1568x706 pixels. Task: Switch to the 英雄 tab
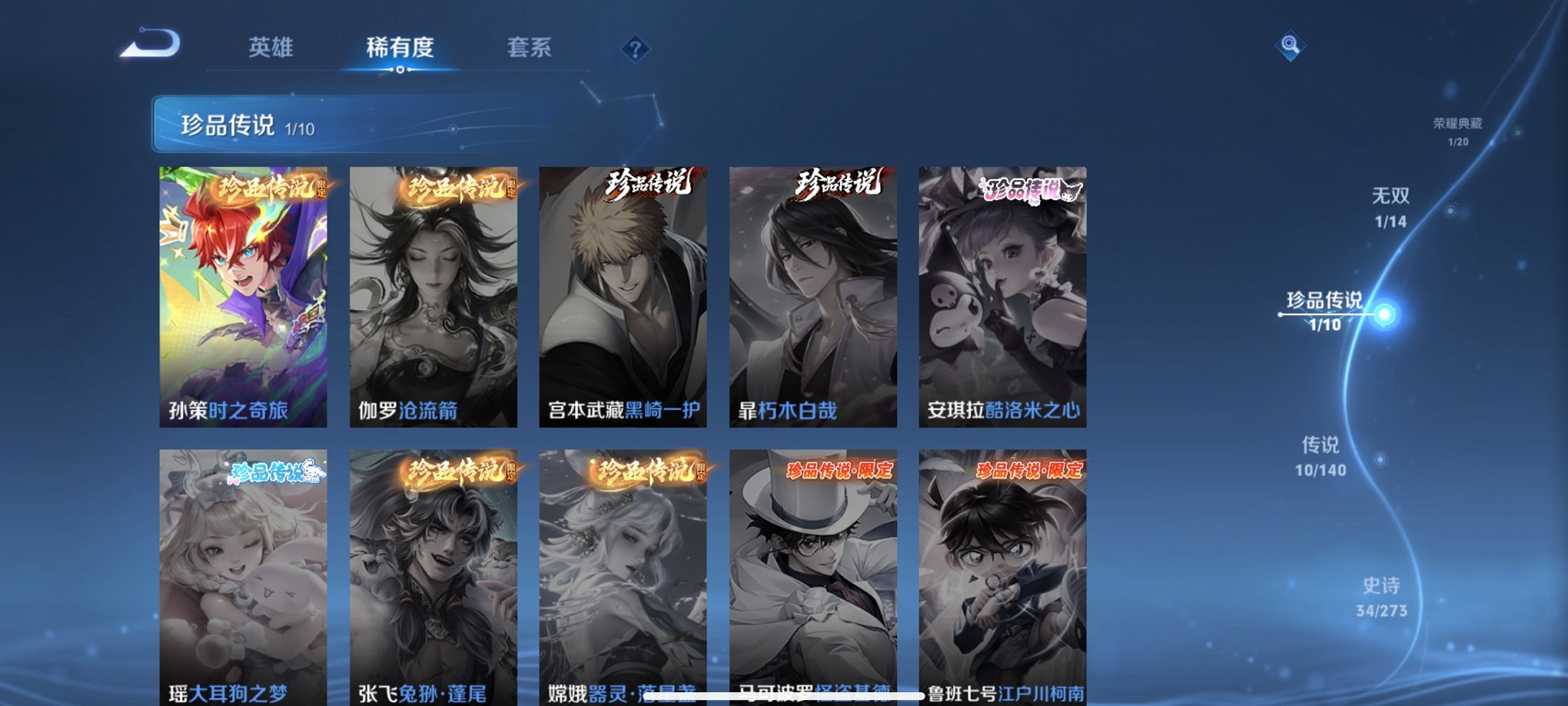[273, 48]
